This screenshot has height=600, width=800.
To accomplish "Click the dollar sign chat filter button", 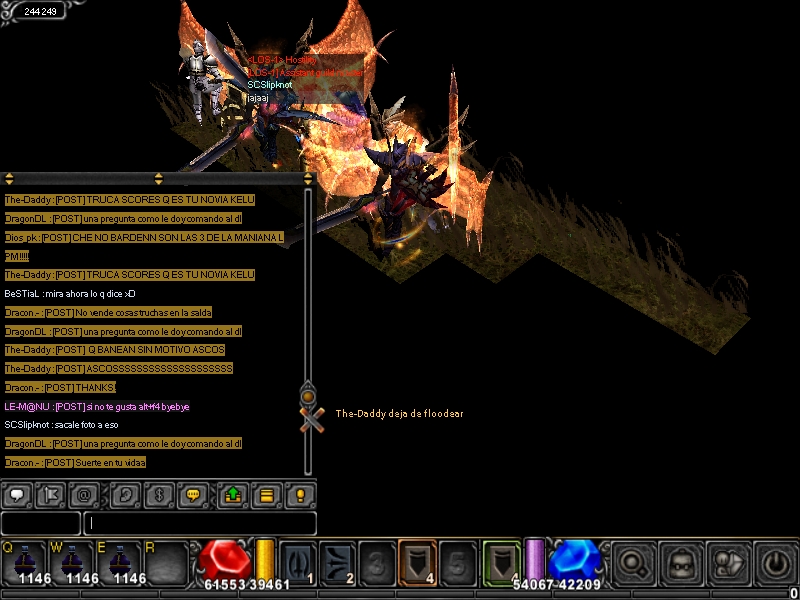I will (158, 495).
